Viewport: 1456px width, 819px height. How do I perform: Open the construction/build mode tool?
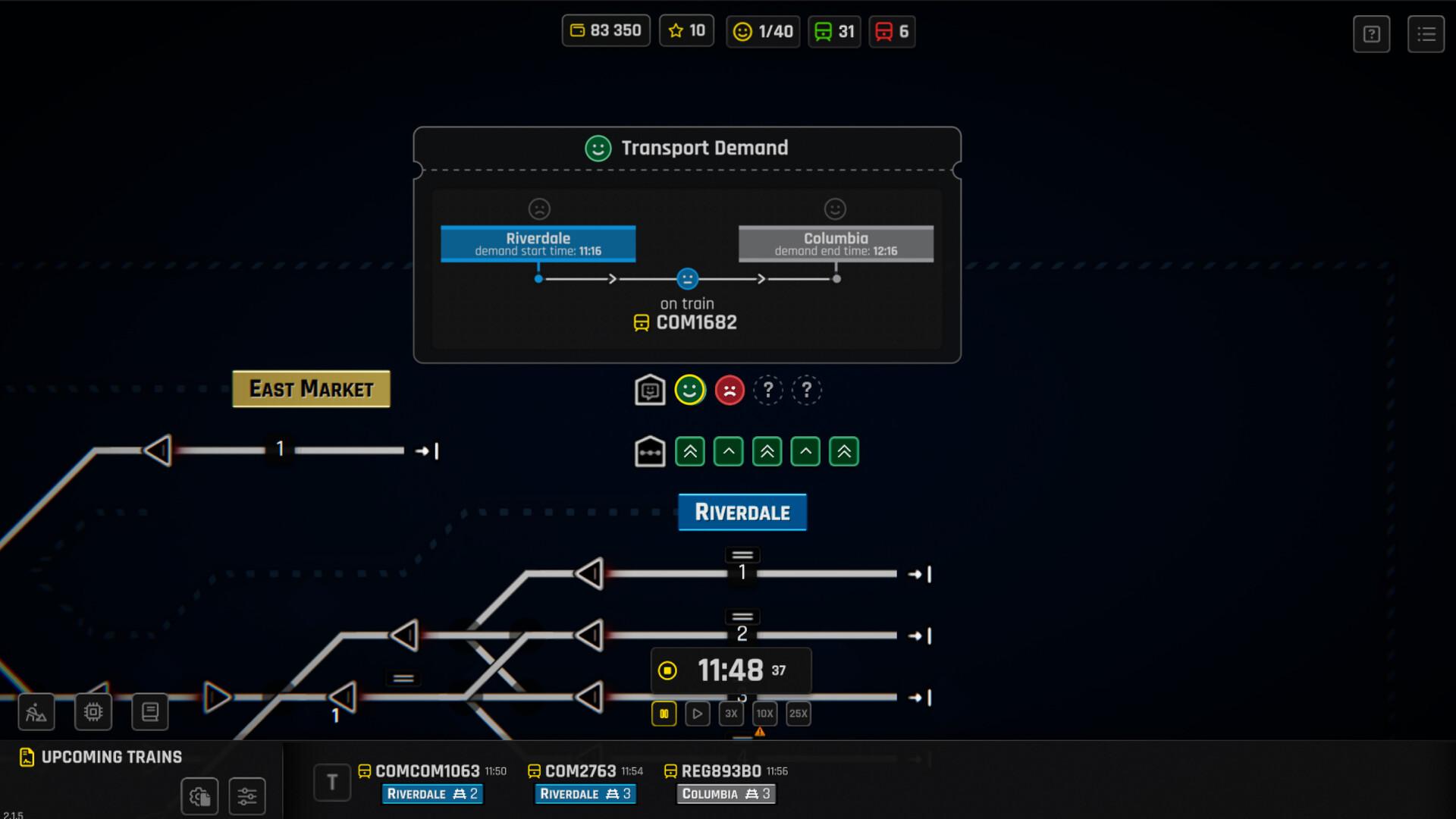point(35,711)
